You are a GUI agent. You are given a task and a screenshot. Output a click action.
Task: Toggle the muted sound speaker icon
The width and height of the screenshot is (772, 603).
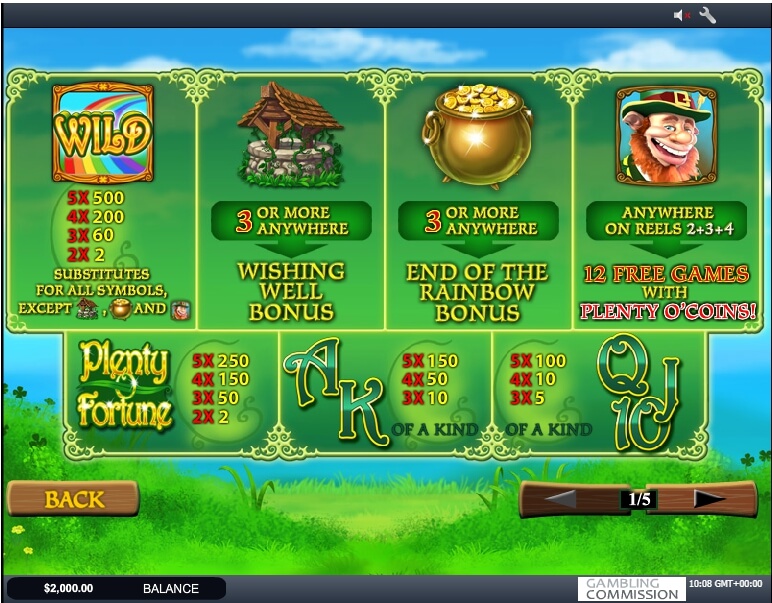pyautogui.click(x=682, y=15)
